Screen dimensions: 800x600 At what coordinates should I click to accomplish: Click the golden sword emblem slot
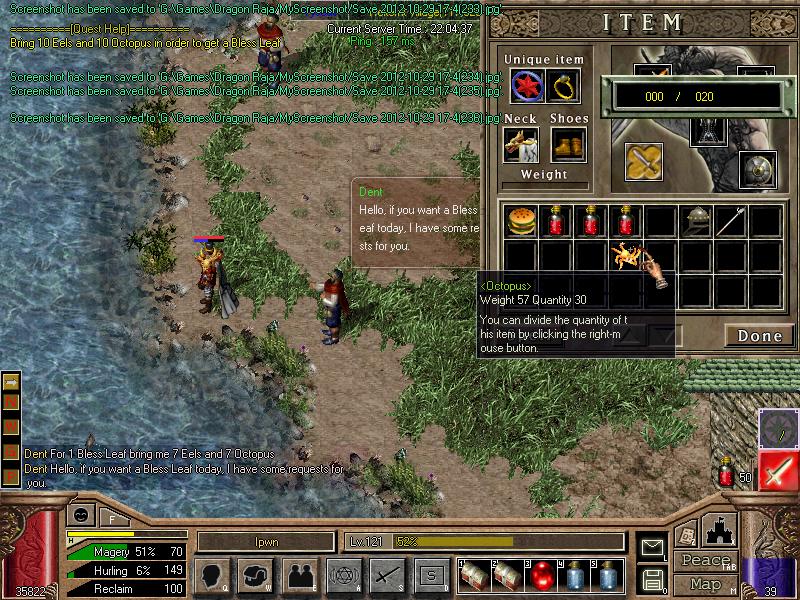coord(643,162)
